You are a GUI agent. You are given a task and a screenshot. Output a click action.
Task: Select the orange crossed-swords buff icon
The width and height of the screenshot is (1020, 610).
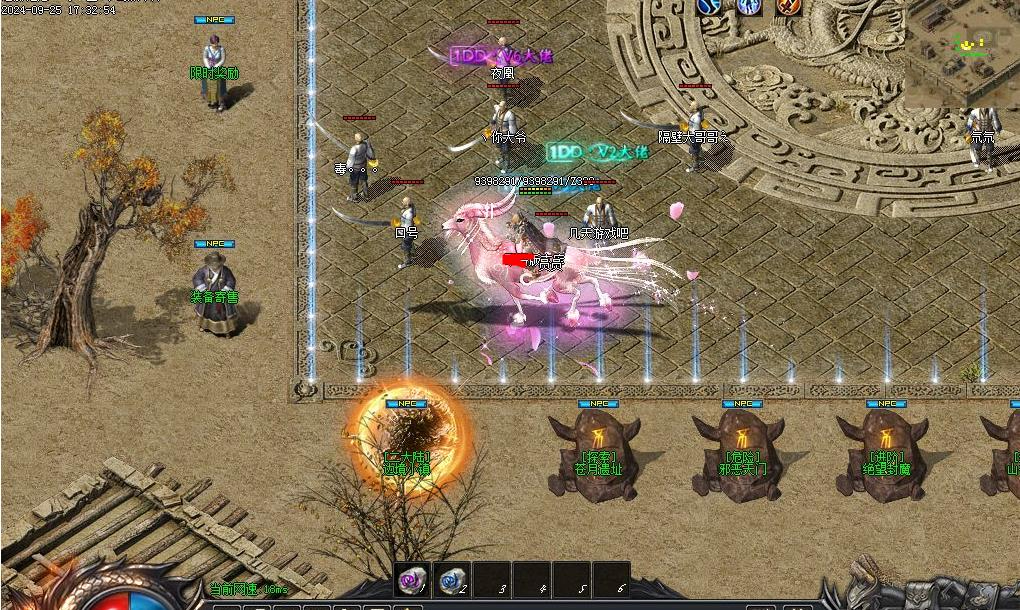click(x=789, y=7)
